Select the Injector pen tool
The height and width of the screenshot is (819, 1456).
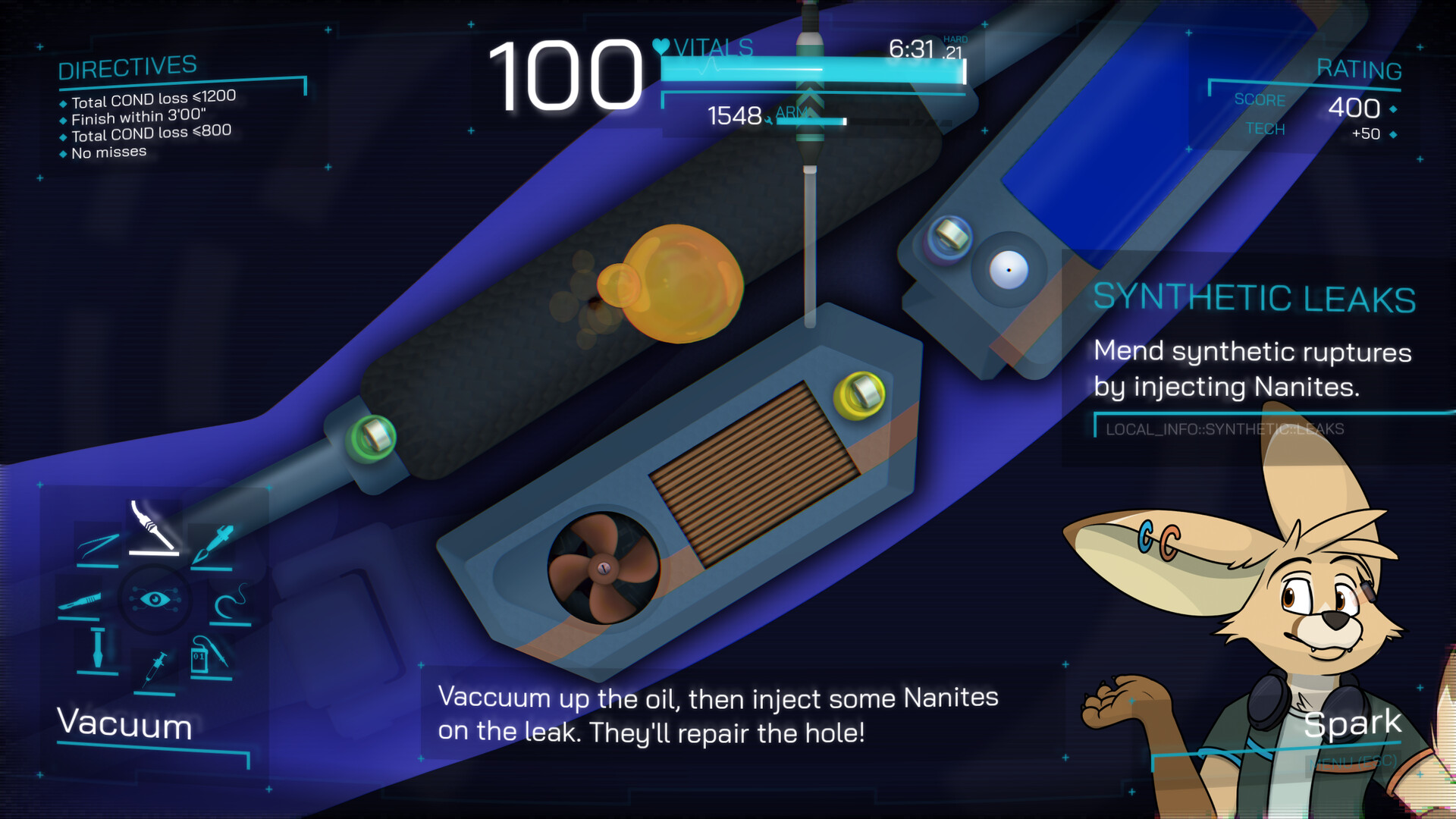[x=215, y=543]
